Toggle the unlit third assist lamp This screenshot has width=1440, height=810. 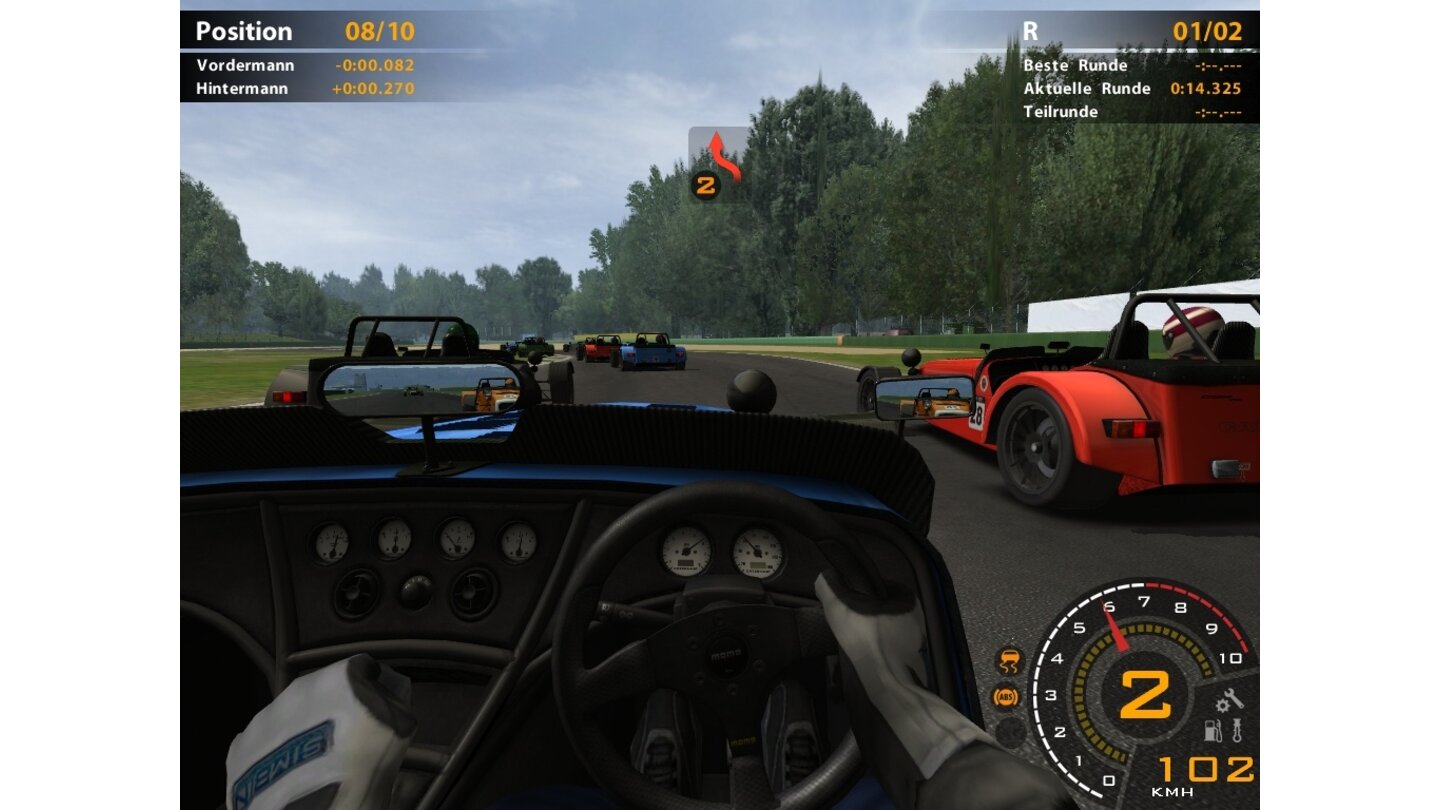coord(1010,731)
